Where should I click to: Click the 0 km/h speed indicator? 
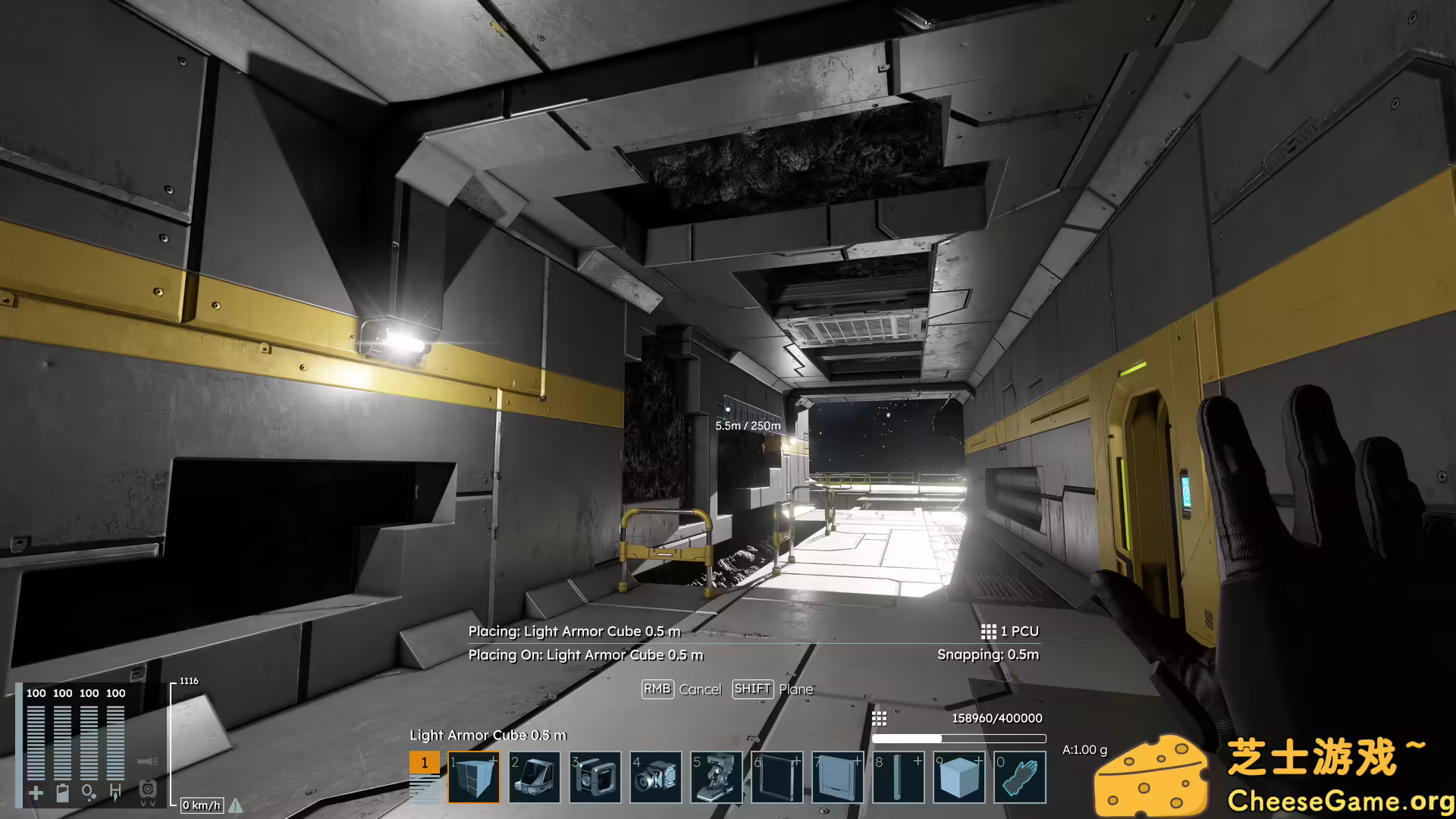click(x=200, y=805)
